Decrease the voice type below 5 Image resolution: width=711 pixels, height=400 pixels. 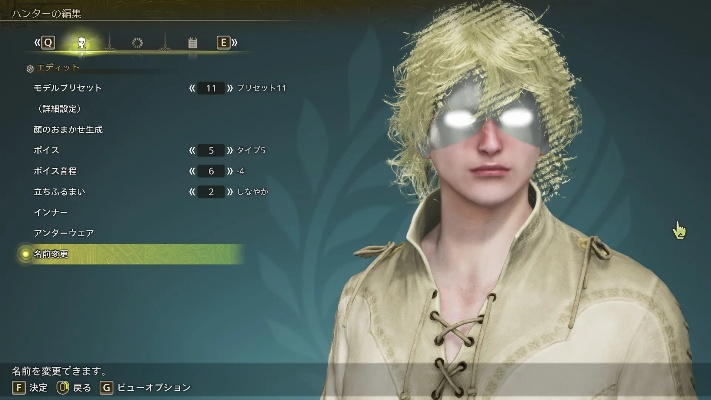pyautogui.click(x=191, y=149)
